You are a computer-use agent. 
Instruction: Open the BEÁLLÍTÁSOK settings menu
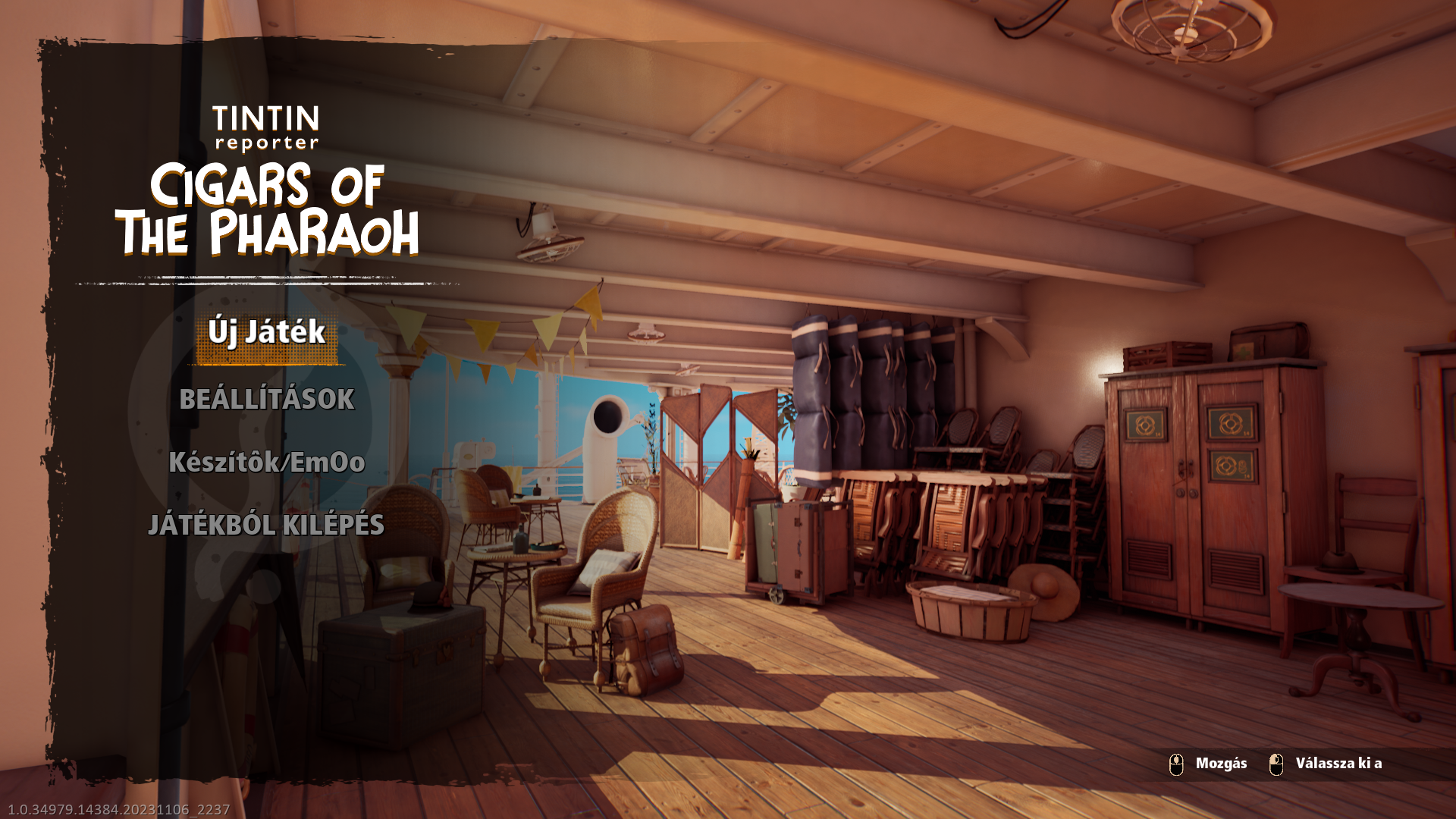[267, 400]
